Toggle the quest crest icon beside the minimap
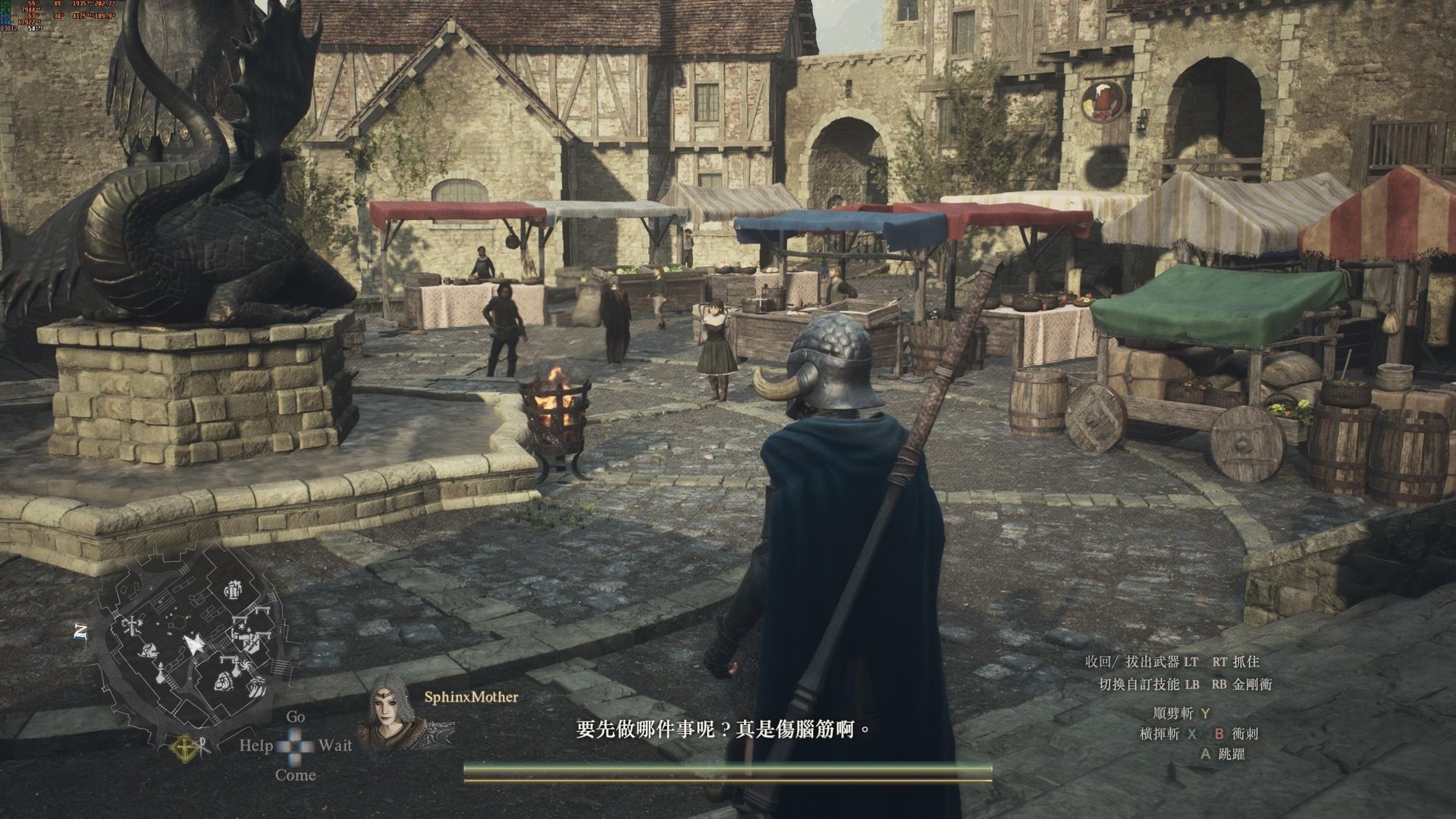The height and width of the screenshot is (819, 1456). coord(184,747)
